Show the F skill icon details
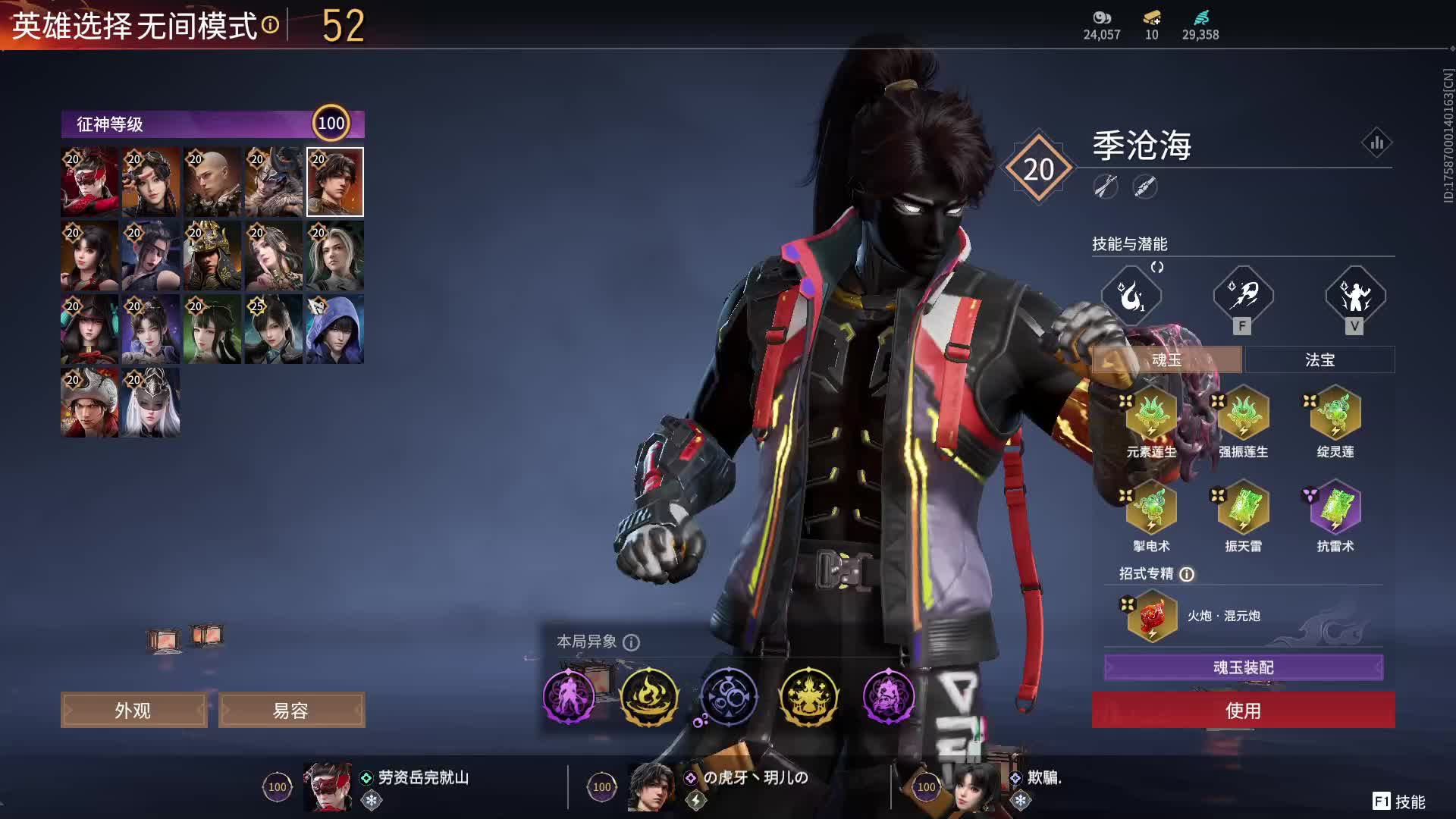 pyautogui.click(x=1242, y=295)
